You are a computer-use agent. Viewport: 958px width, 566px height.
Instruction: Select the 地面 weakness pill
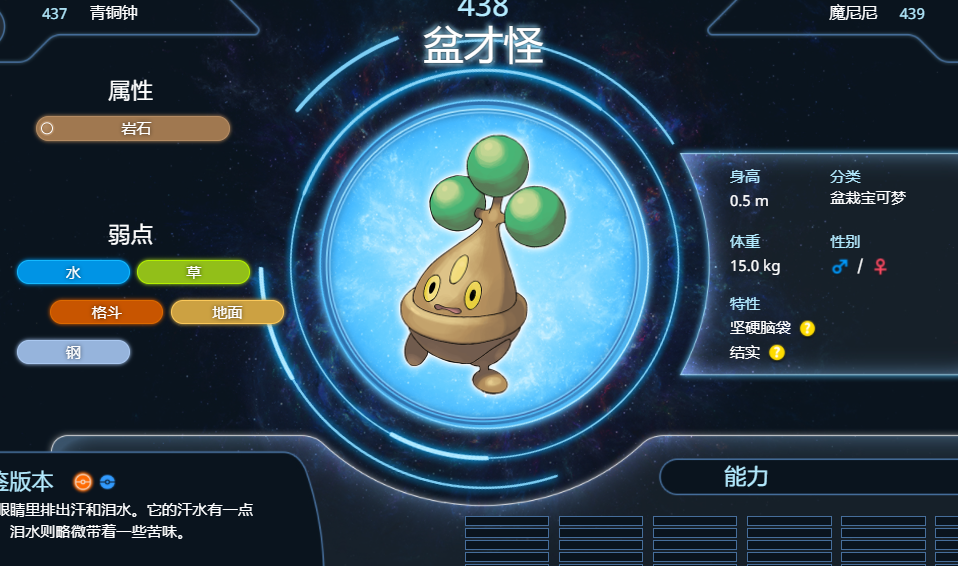[x=227, y=312]
